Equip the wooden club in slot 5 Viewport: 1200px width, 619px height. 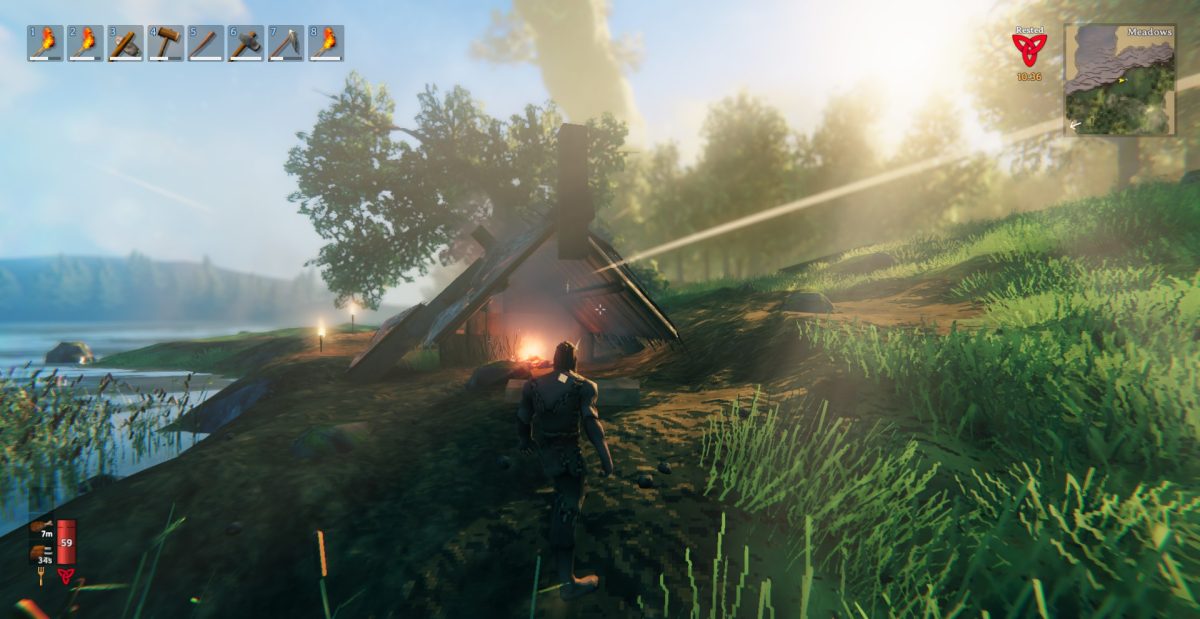pyautogui.click(x=205, y=43)
